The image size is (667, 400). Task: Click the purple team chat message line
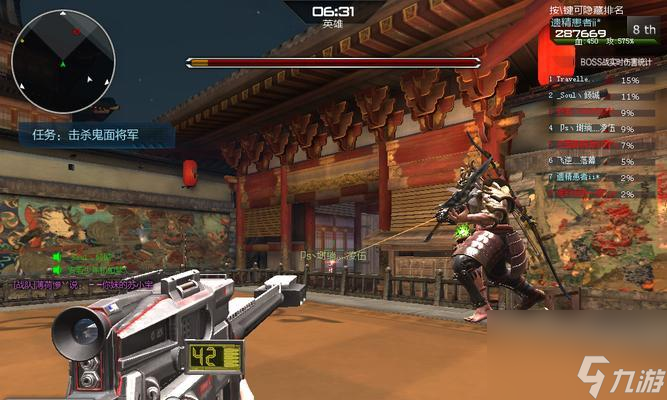(80, 286)
